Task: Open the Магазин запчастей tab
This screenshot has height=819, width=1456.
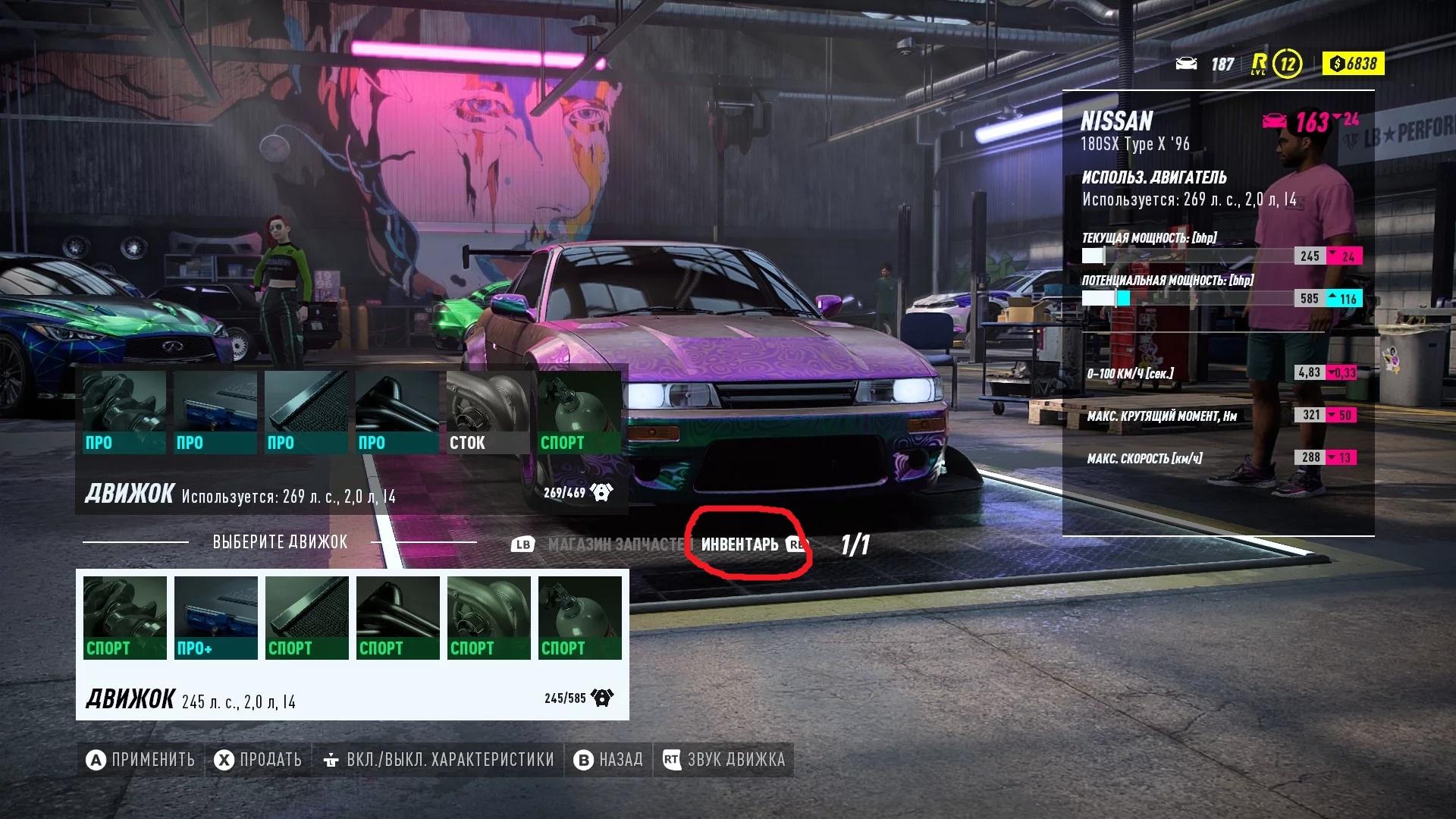Action: (x=615, y=544)
